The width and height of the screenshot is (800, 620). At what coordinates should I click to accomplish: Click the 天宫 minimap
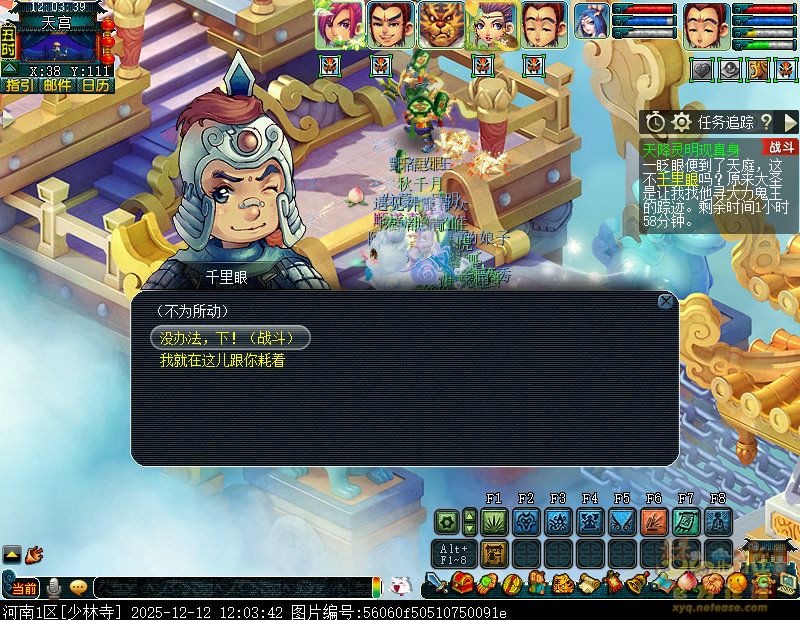pyautogui.click(x=58, y=45)
